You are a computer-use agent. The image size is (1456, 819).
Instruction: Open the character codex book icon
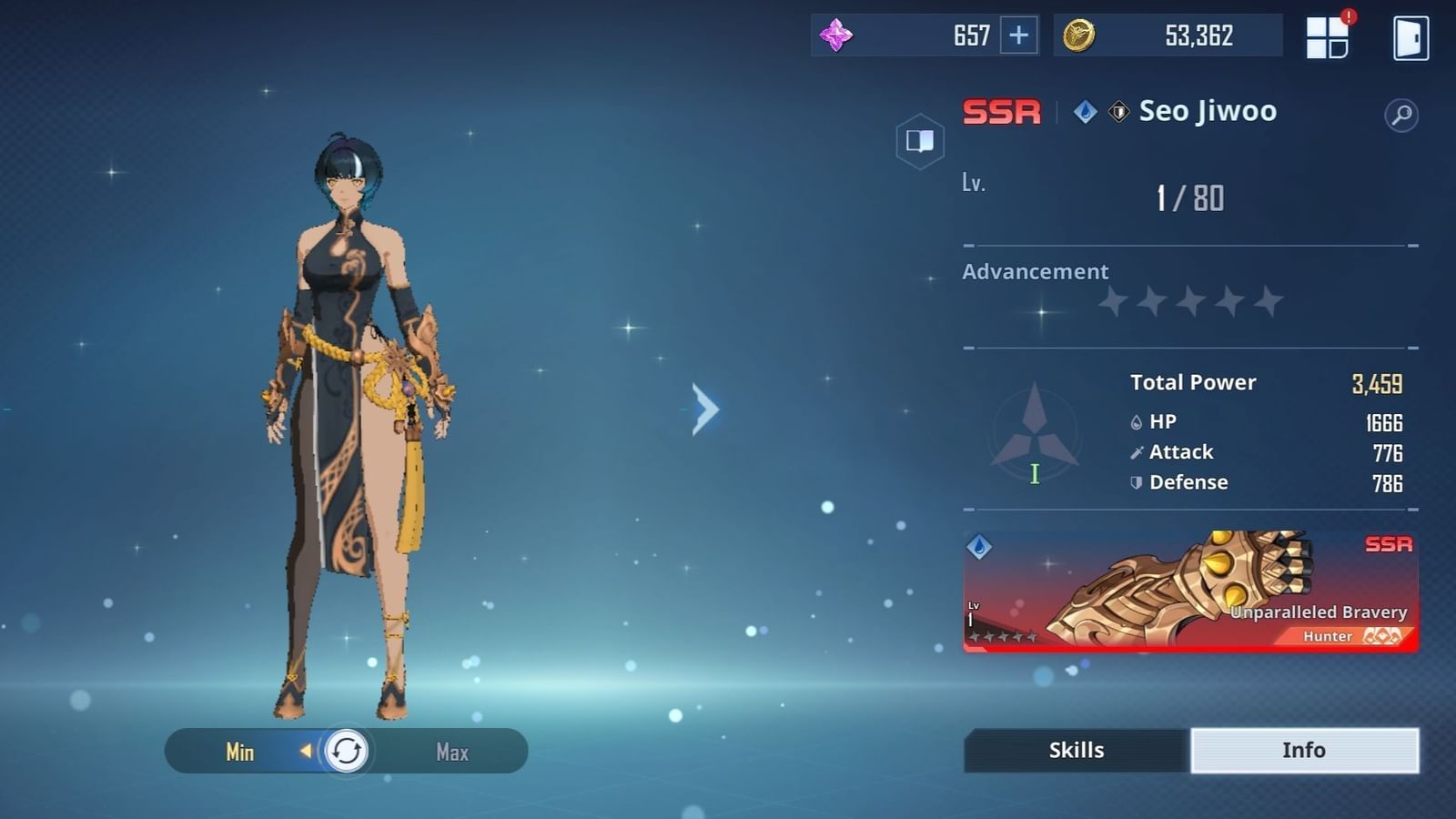pos(920,141)
